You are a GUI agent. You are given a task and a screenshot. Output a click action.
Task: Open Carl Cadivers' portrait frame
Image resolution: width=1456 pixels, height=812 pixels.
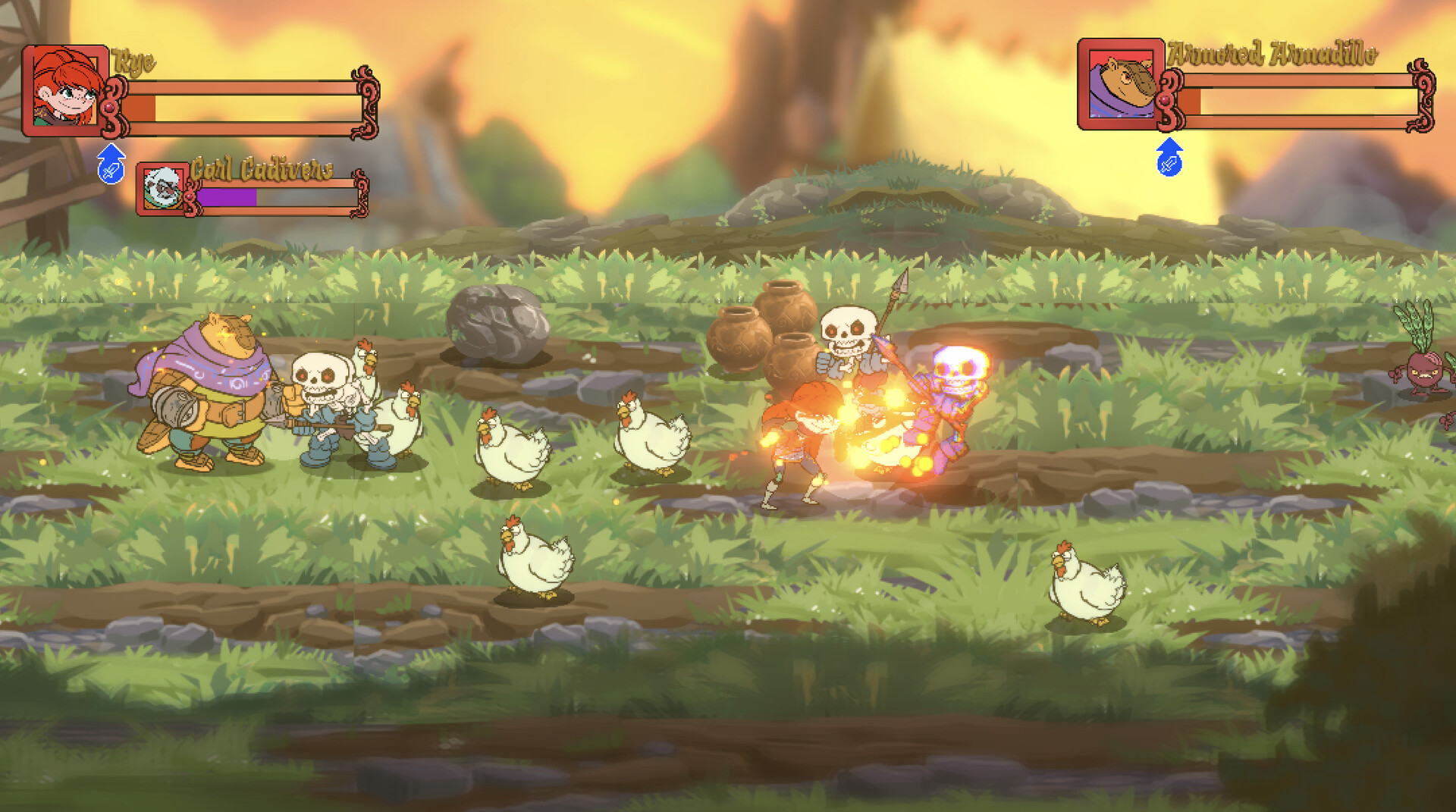click(x=162, y=189)
